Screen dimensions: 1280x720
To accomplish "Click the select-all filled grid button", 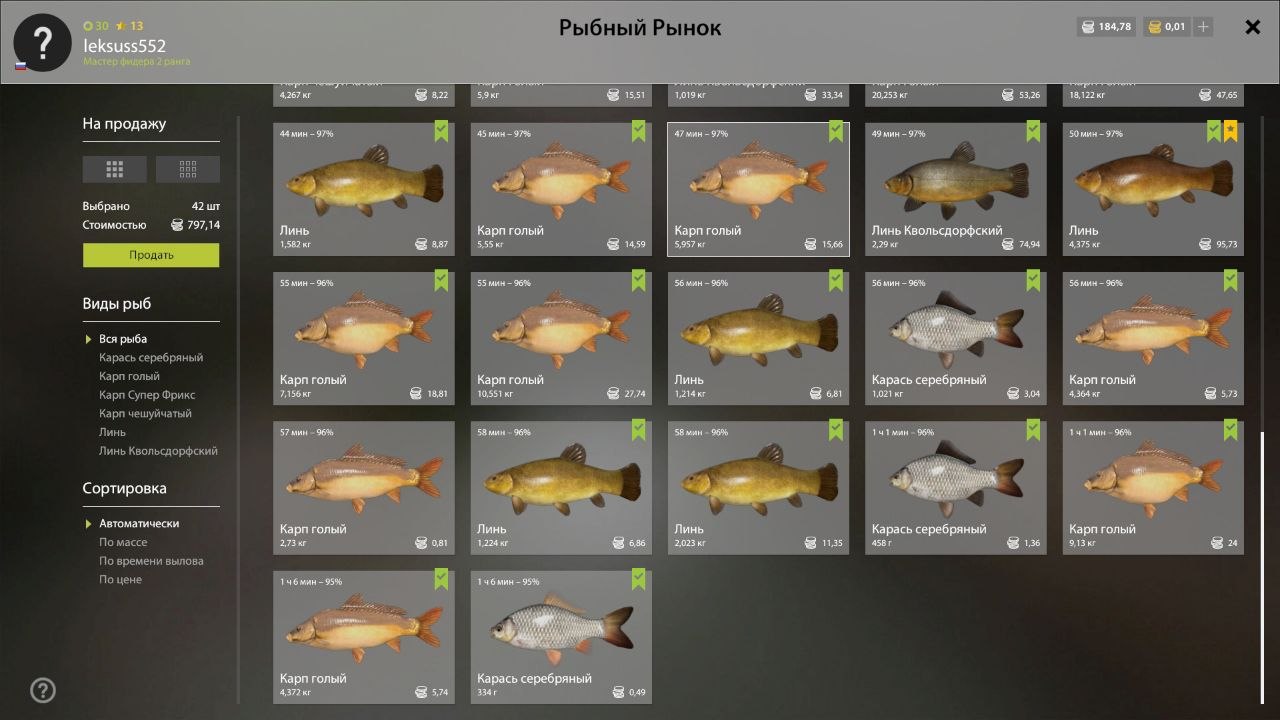I will tap(115, 169).
